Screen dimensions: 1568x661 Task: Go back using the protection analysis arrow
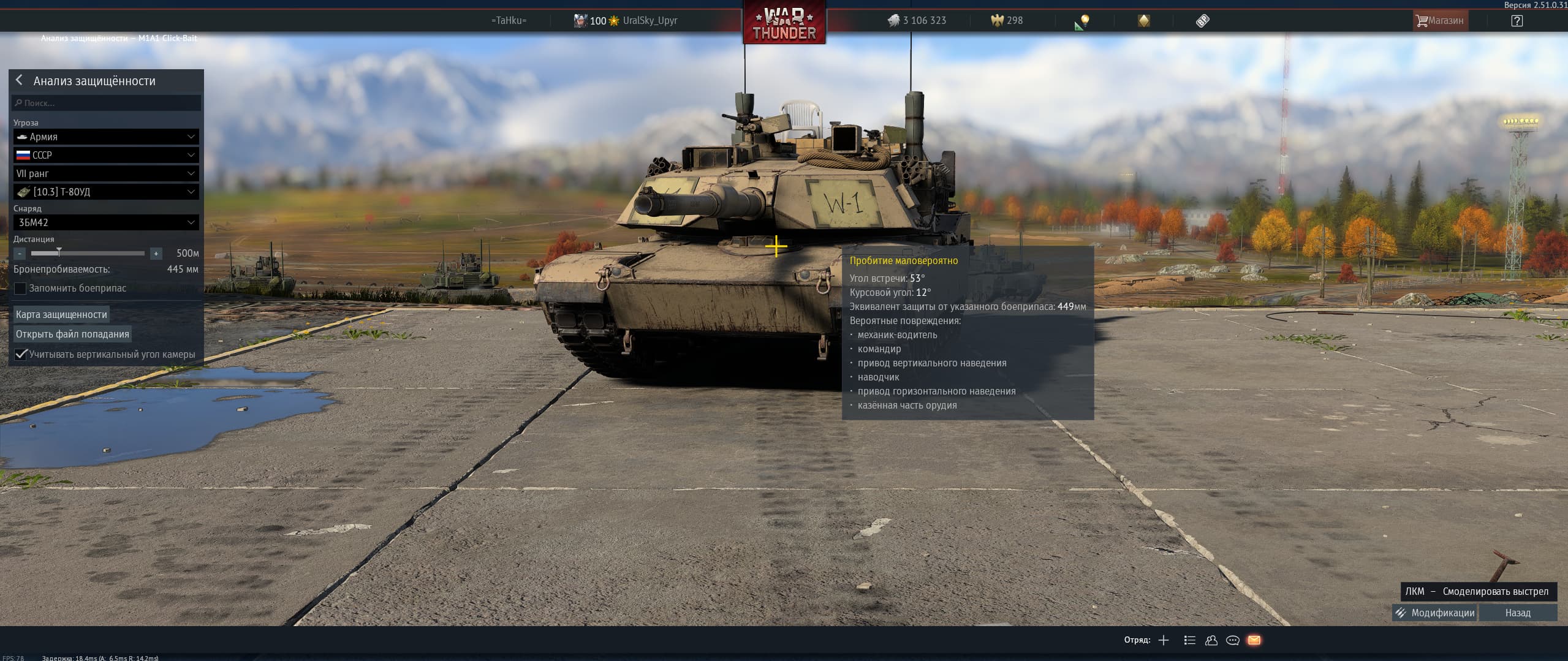tap(20, 80)
